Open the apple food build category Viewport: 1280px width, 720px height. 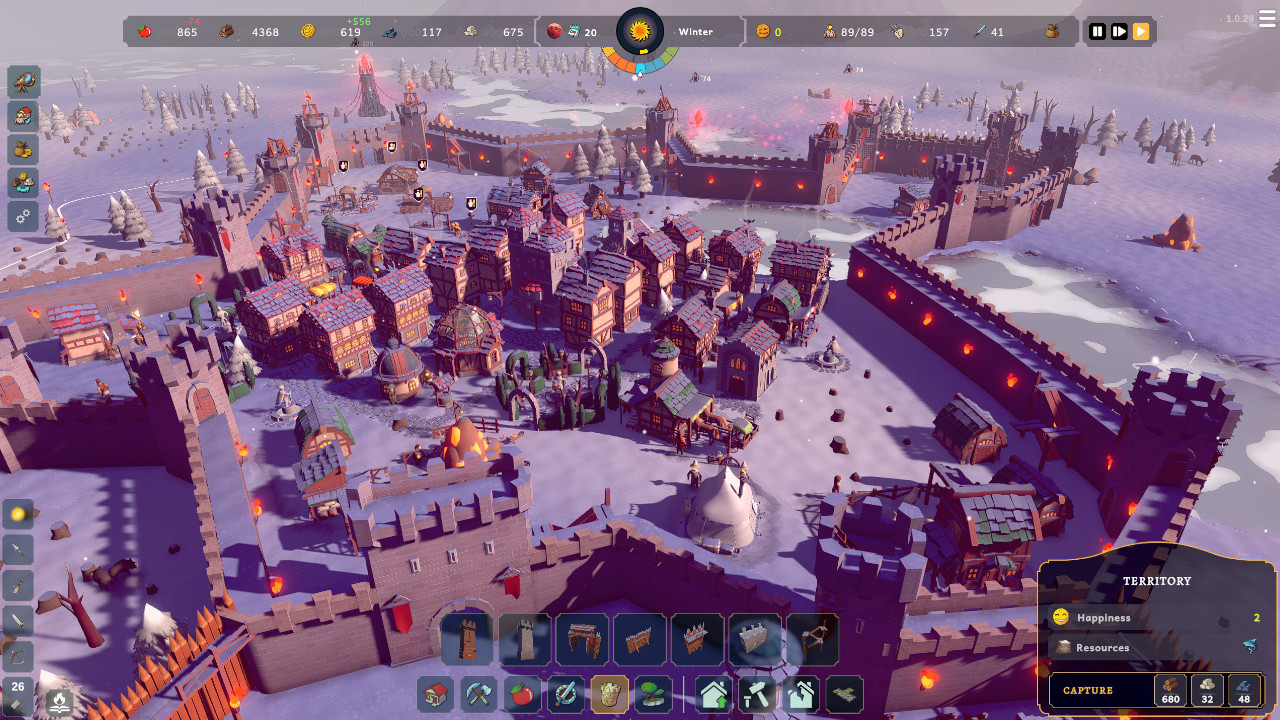coord(522,695)
